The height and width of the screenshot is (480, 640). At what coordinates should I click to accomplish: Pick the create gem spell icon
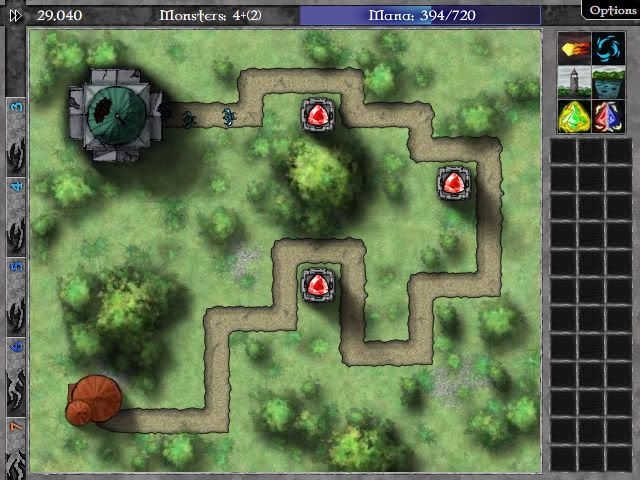571,115
